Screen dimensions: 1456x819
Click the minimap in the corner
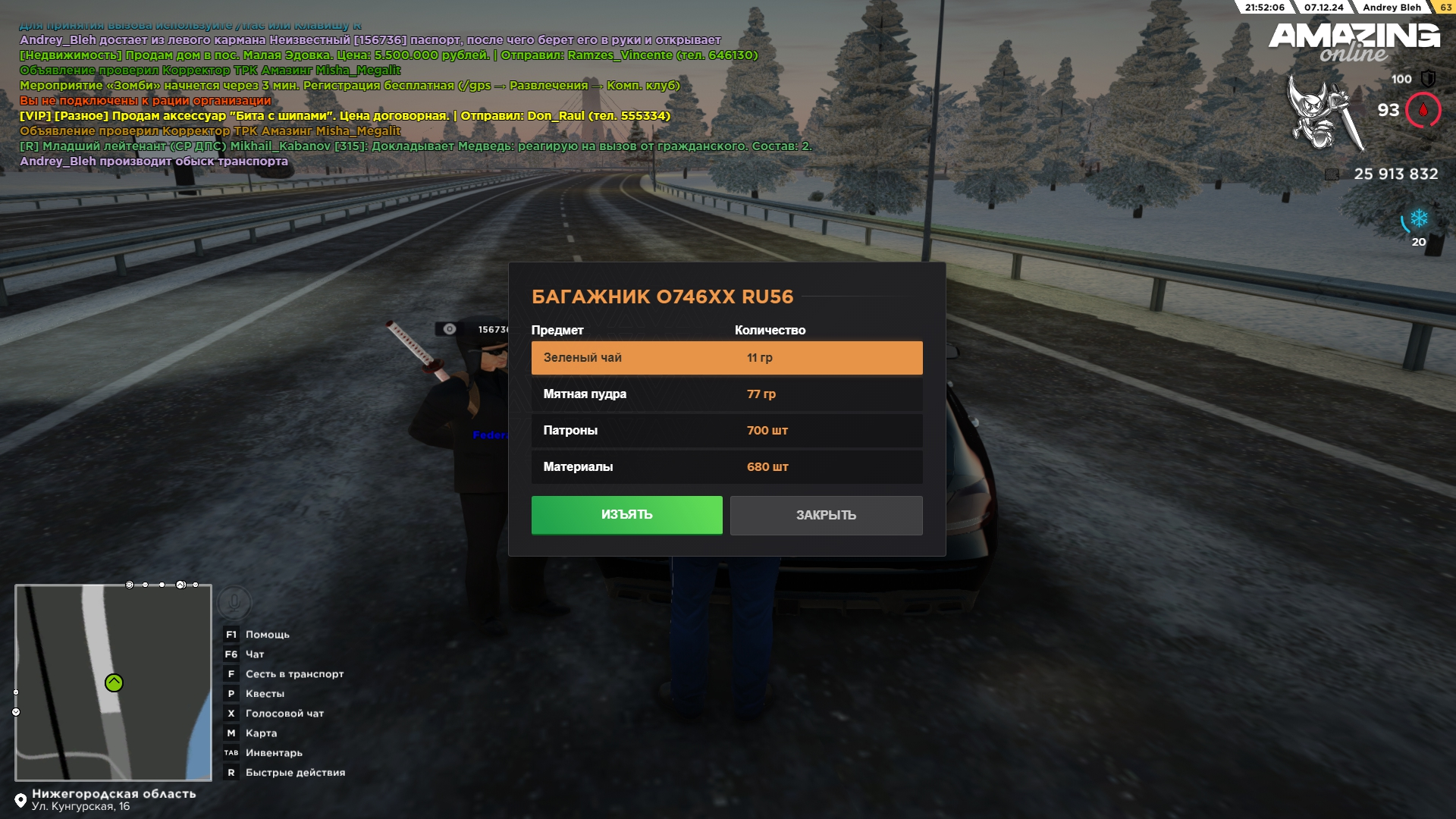pos(113,682)
